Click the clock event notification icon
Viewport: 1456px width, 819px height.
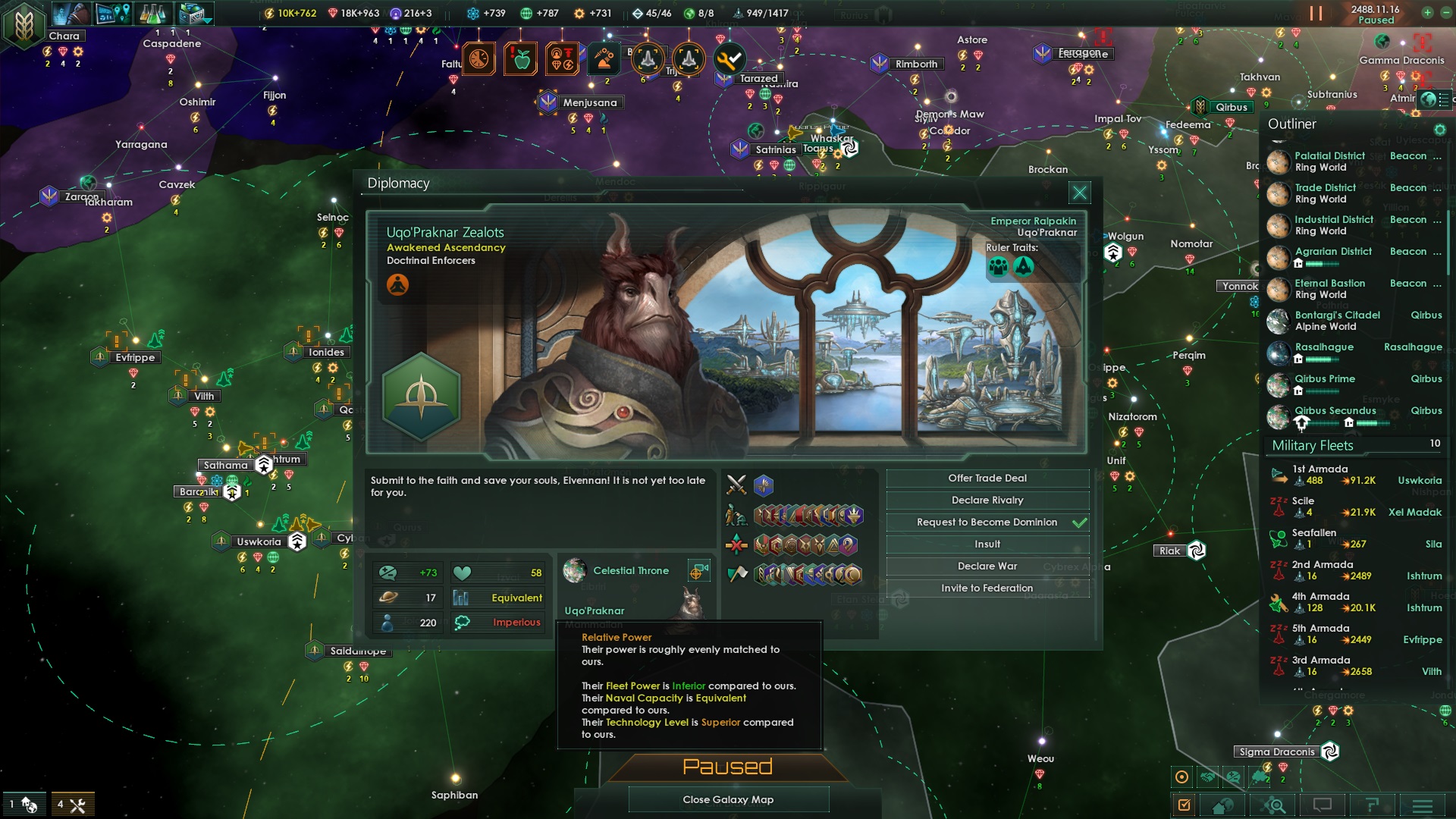coord(477,58)
